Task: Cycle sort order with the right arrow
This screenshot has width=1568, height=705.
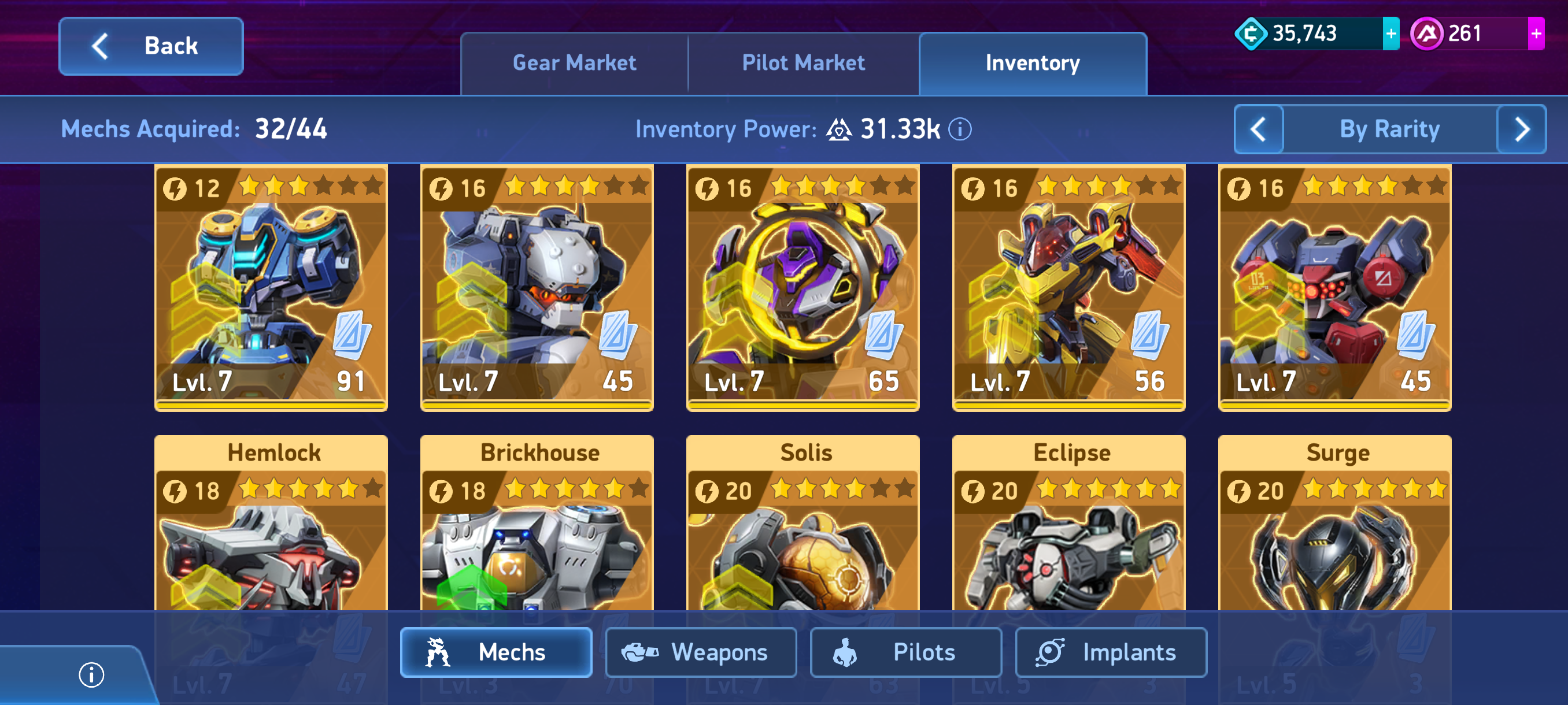Action: click(1521, 129)
